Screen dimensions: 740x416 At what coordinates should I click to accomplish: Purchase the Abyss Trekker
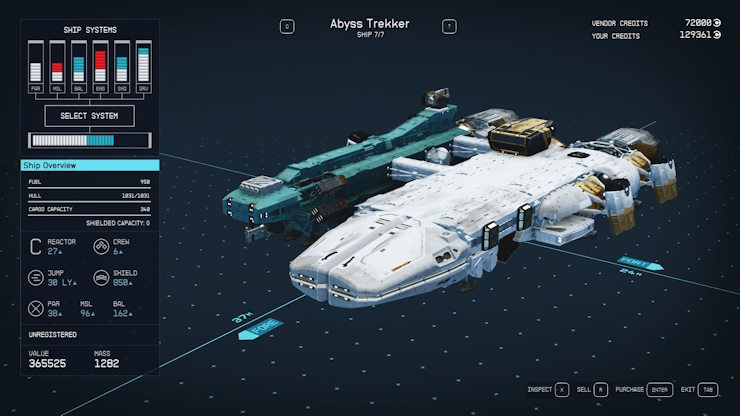coord(657,390)
